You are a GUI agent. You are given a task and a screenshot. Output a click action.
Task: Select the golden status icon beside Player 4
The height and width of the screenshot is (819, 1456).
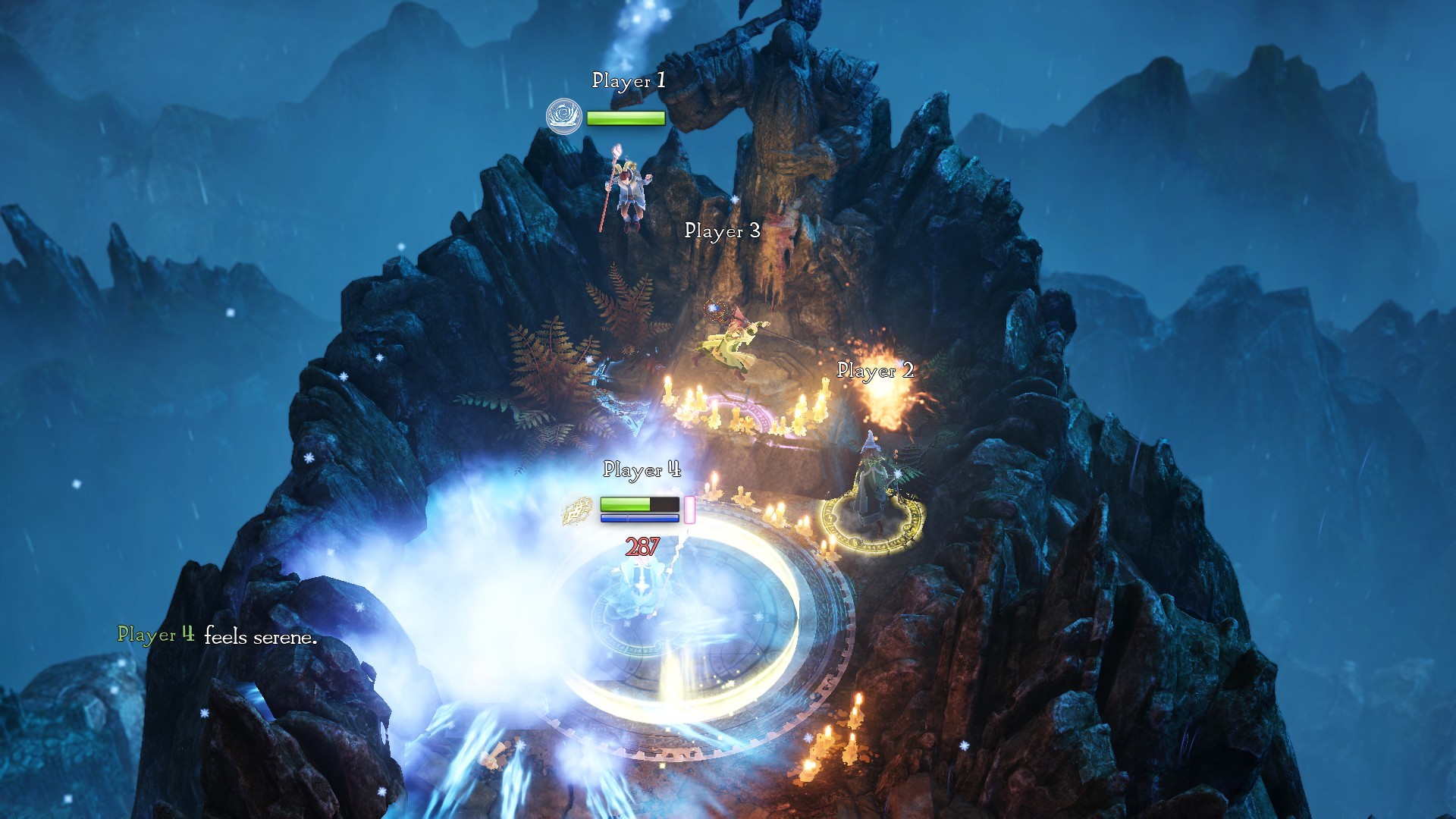[578, 511]
